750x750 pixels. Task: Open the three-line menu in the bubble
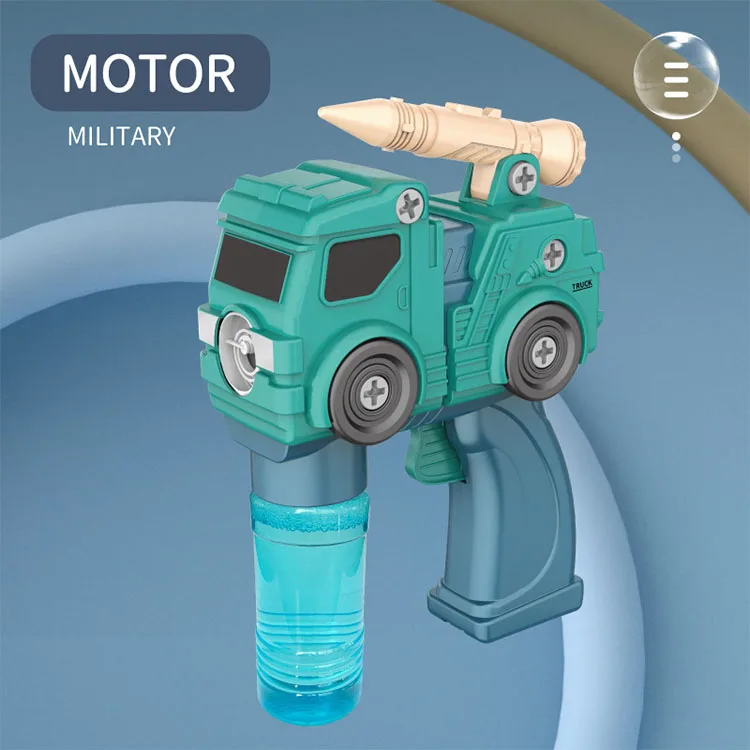[677, 77]
